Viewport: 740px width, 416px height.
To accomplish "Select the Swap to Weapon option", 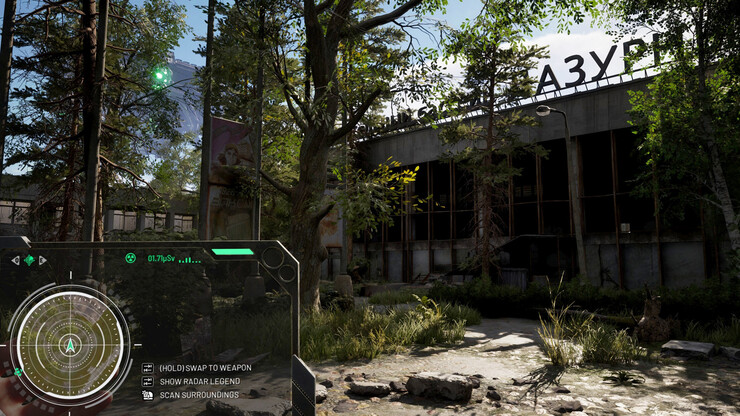I will click(x=204, y=368).
